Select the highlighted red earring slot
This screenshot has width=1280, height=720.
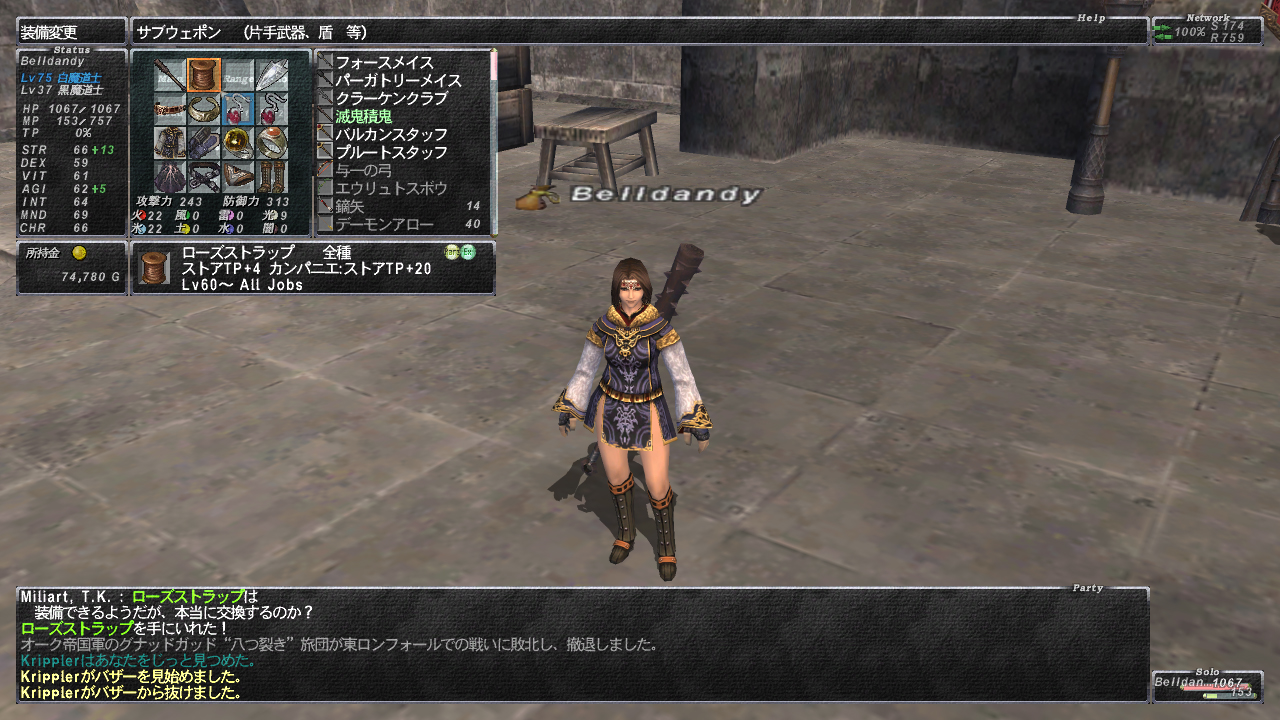point(238,108)
